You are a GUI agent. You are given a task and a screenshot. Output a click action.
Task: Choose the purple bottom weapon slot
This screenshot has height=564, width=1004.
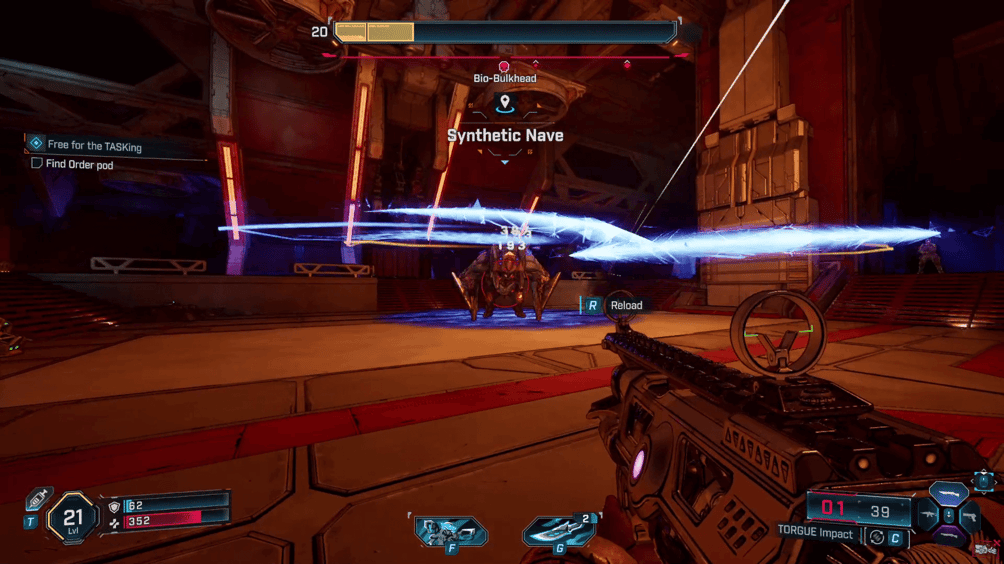[x=948, y=538]
